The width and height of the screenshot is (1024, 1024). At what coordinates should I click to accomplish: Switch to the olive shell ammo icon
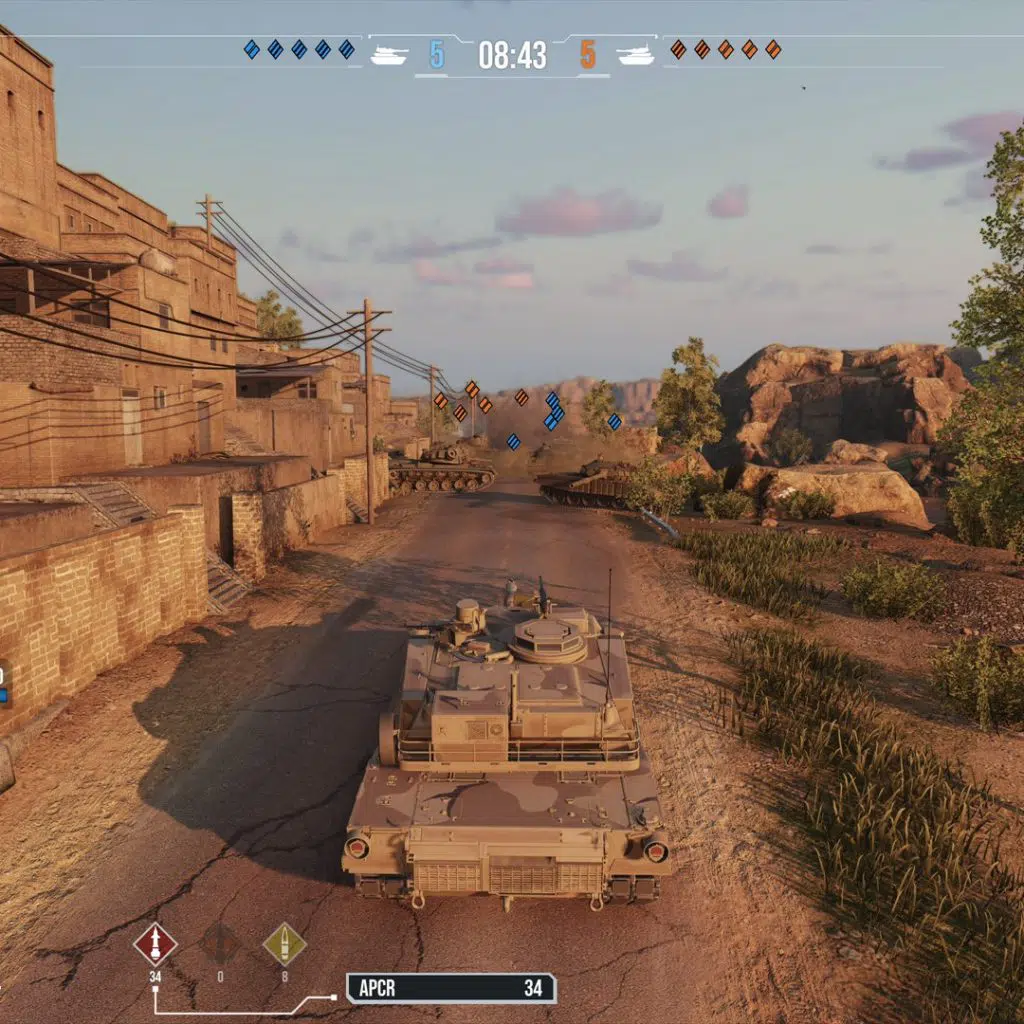284,943
